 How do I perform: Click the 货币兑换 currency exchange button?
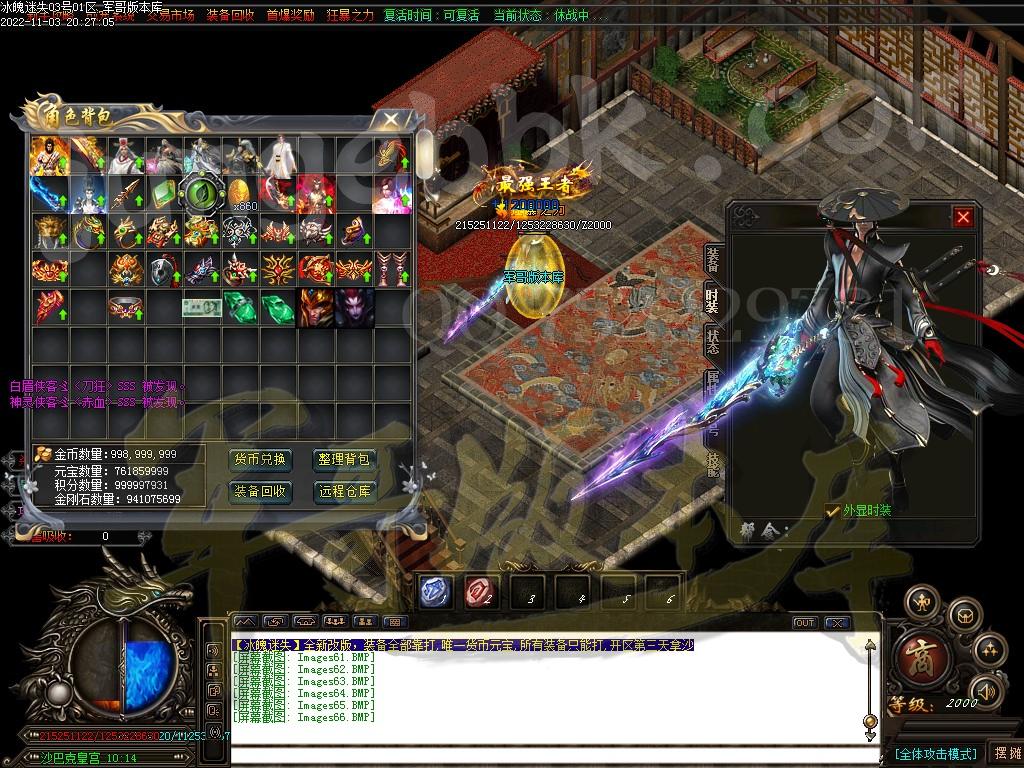pyautogui.click(x=261, y=460)
